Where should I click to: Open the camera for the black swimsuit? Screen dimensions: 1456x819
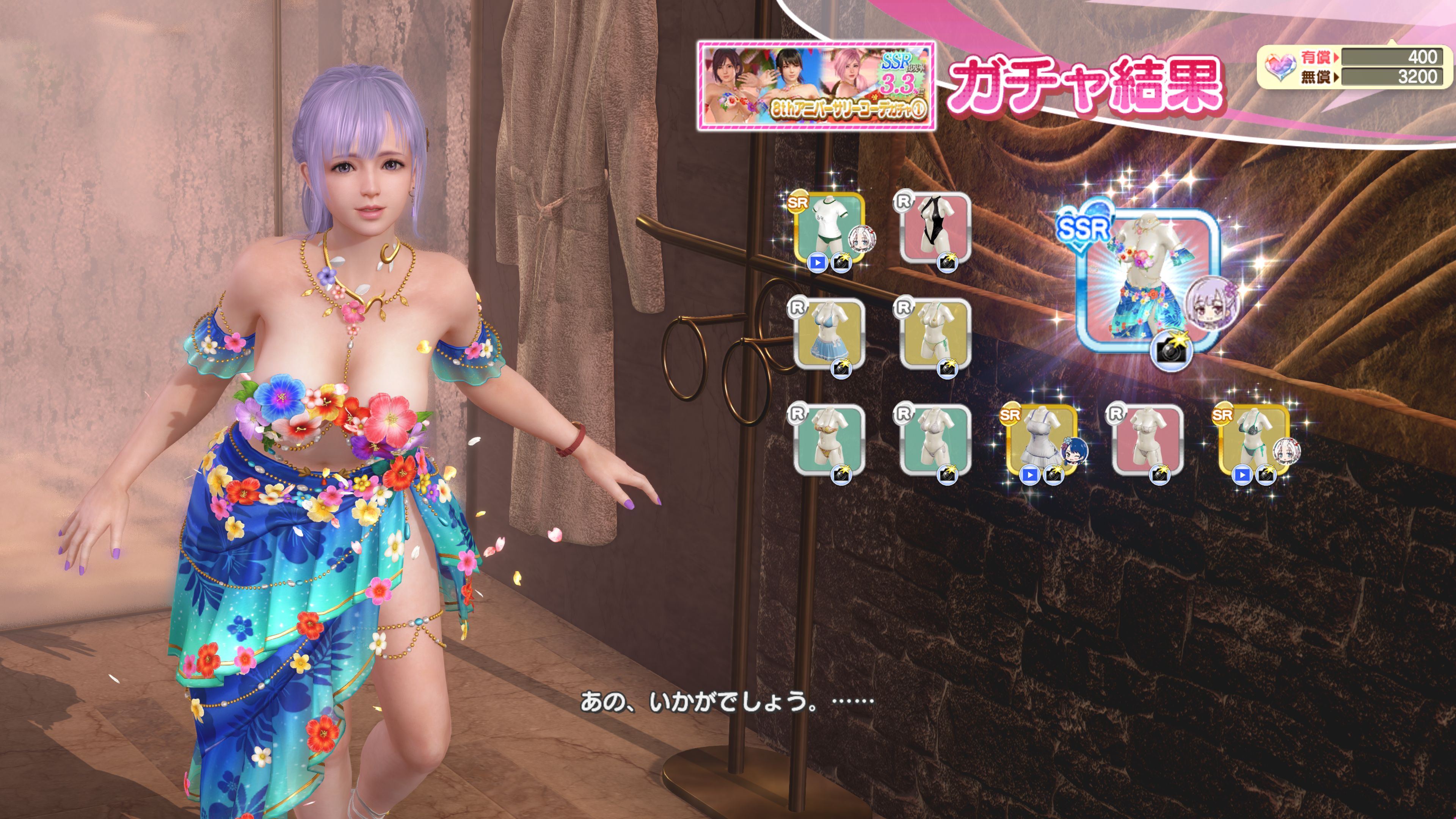[947, 263]
